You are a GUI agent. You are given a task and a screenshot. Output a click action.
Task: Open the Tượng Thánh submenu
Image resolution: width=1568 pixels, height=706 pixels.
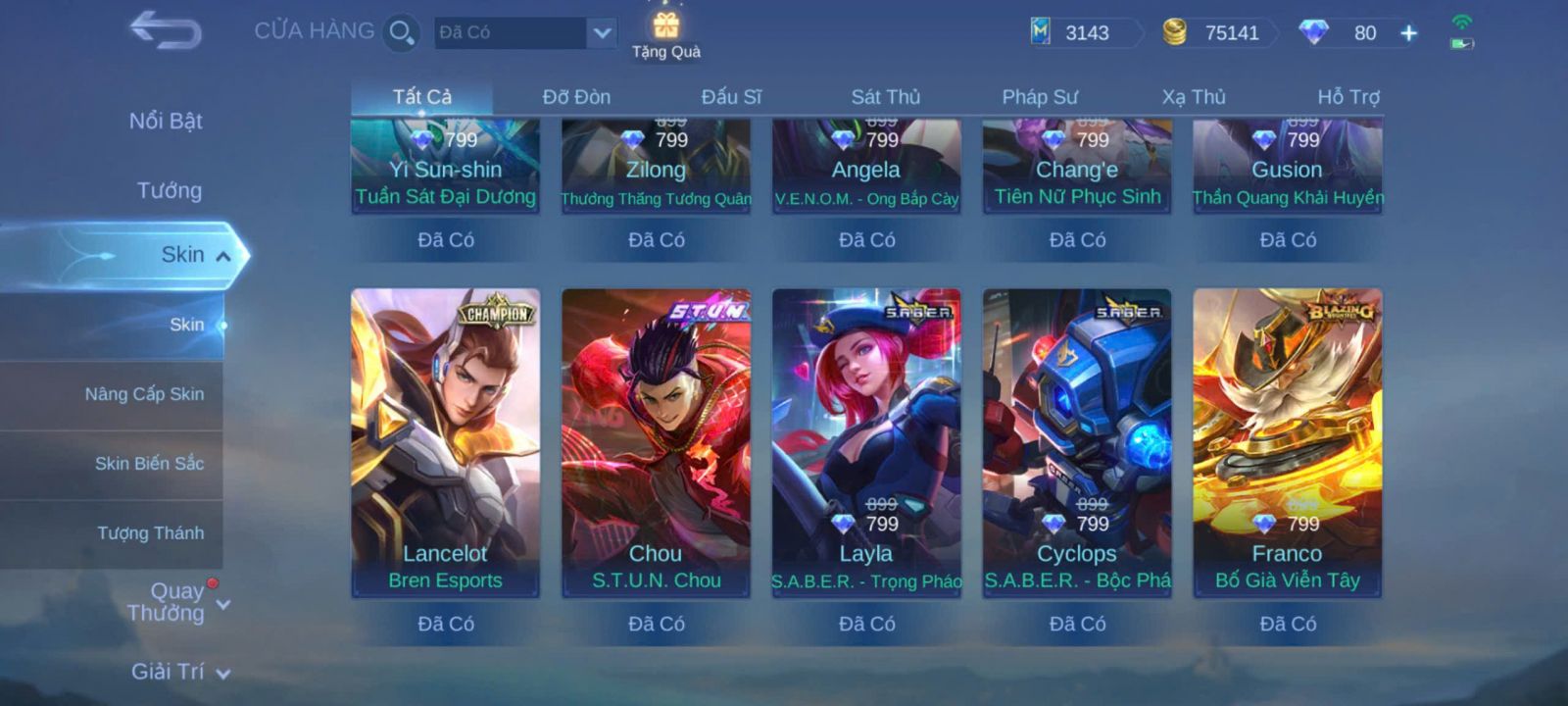click(x=150, y=532)
